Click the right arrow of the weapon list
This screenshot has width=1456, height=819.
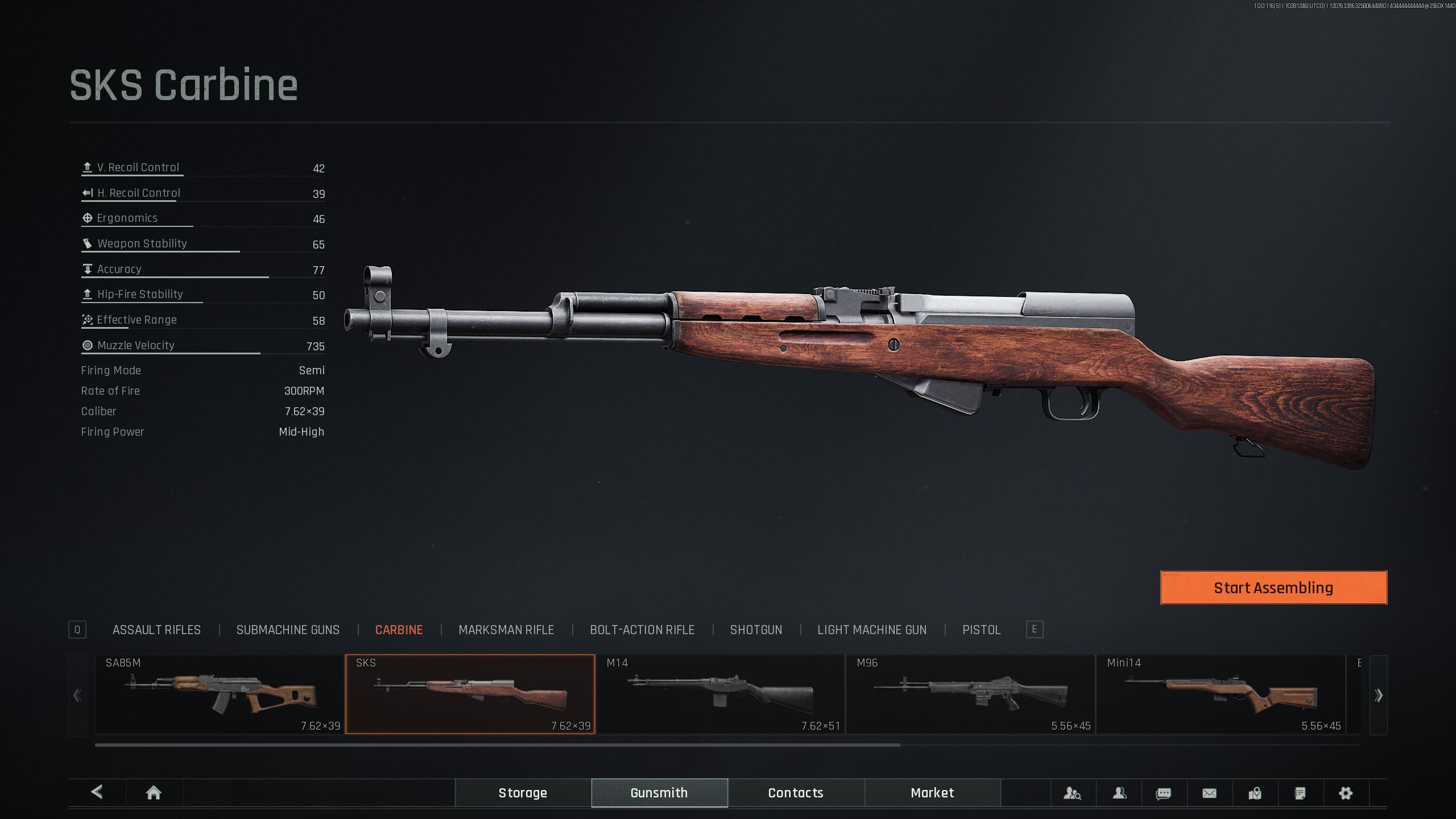1378,695
